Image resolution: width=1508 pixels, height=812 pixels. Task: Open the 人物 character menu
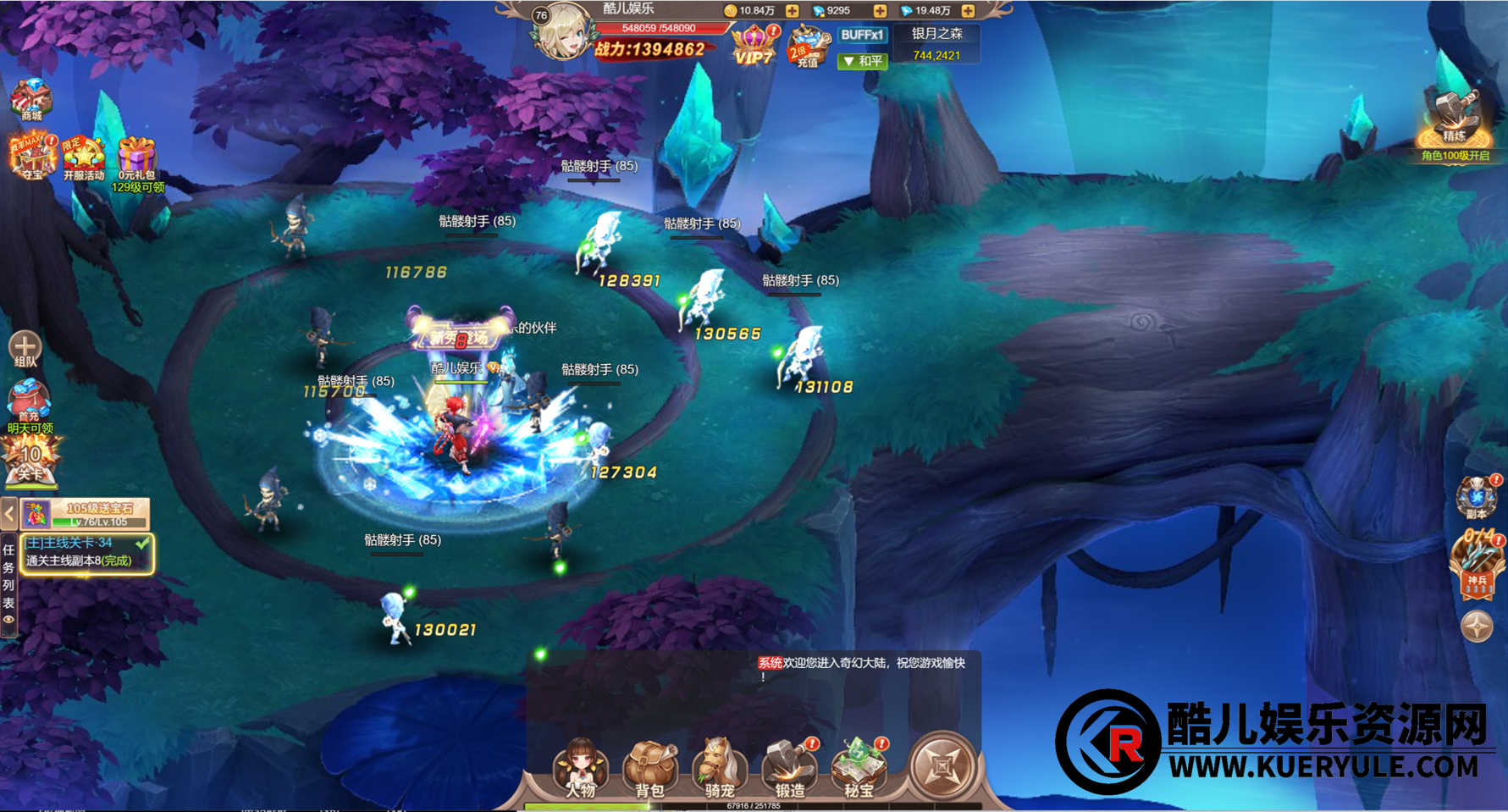[x=581, y=767]
